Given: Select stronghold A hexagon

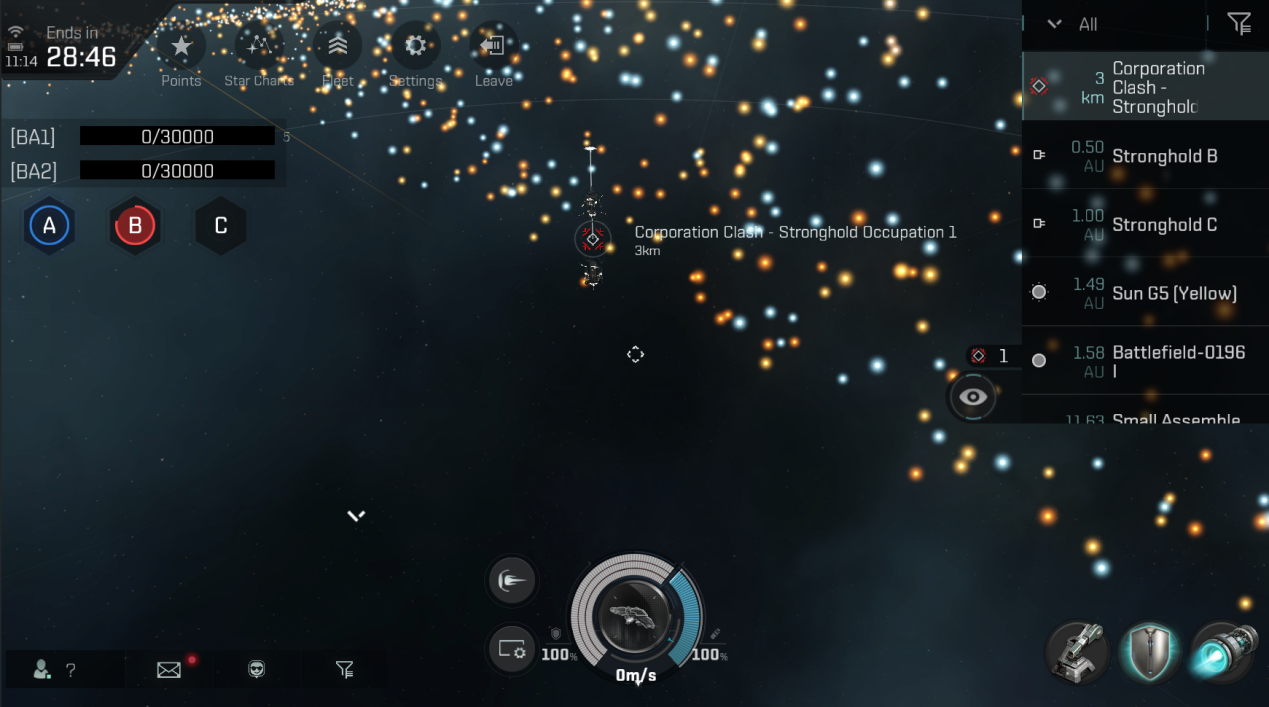Looking at the screenshot, I should coord(49,226).
